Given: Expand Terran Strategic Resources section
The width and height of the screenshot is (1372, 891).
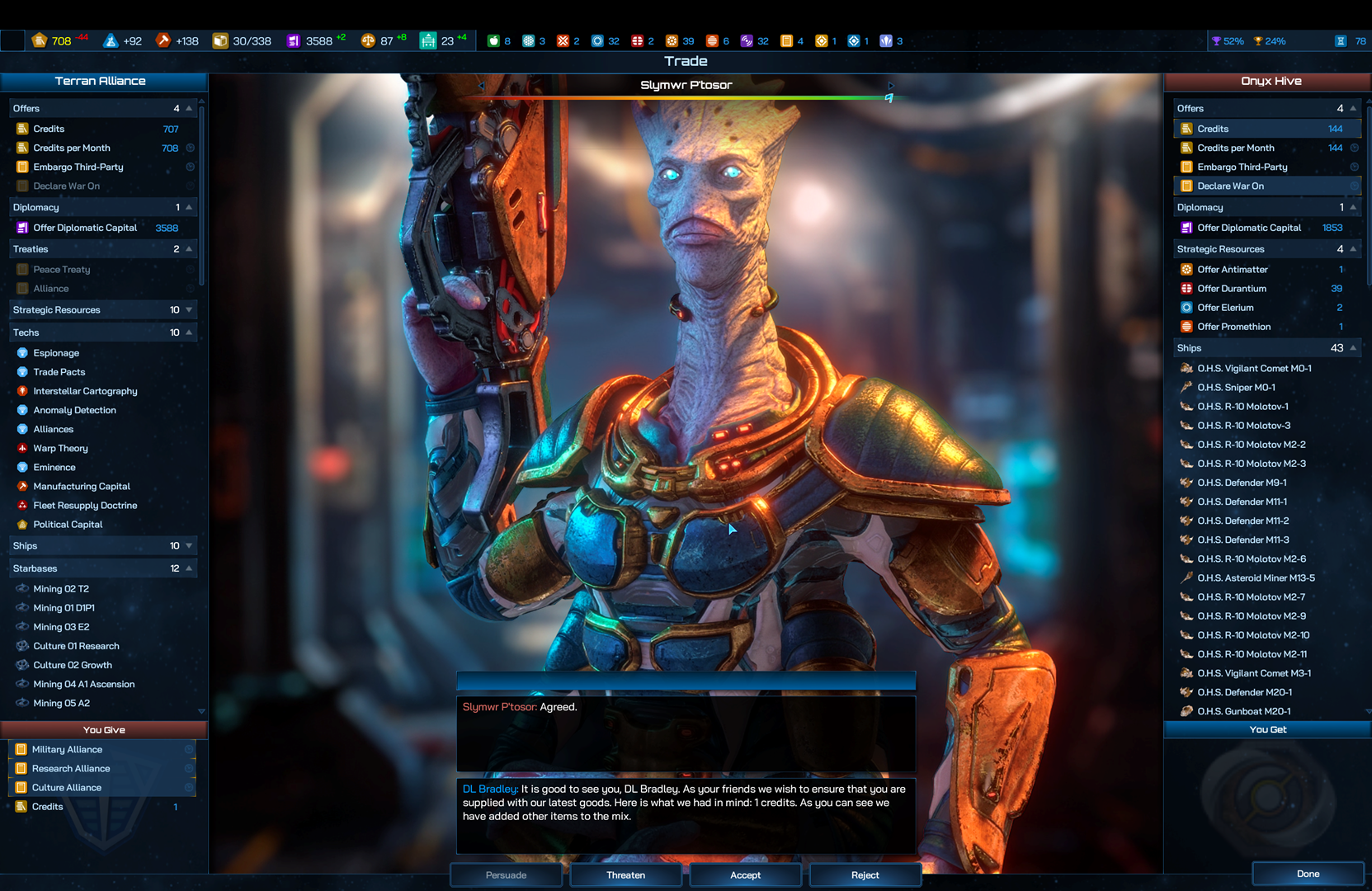Looking at the screenshot, I should click(x=189, y=310).
